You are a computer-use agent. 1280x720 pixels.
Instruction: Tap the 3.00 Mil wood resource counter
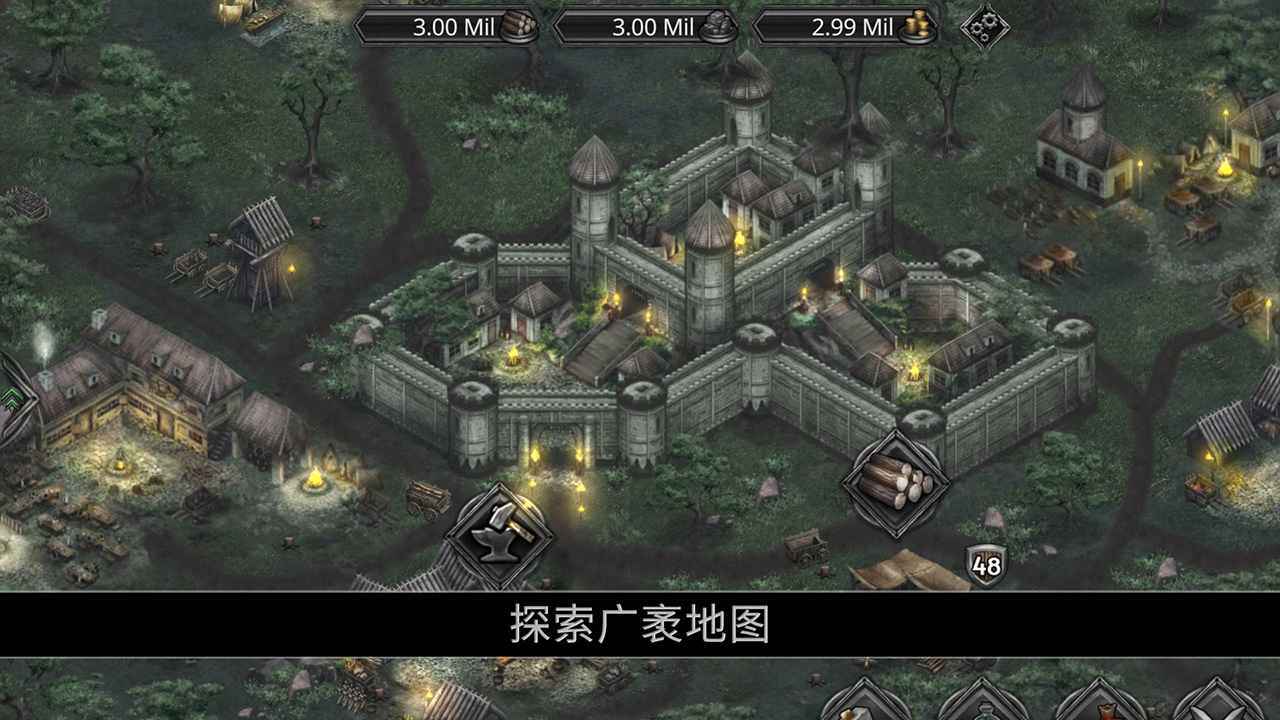point(447,28)
